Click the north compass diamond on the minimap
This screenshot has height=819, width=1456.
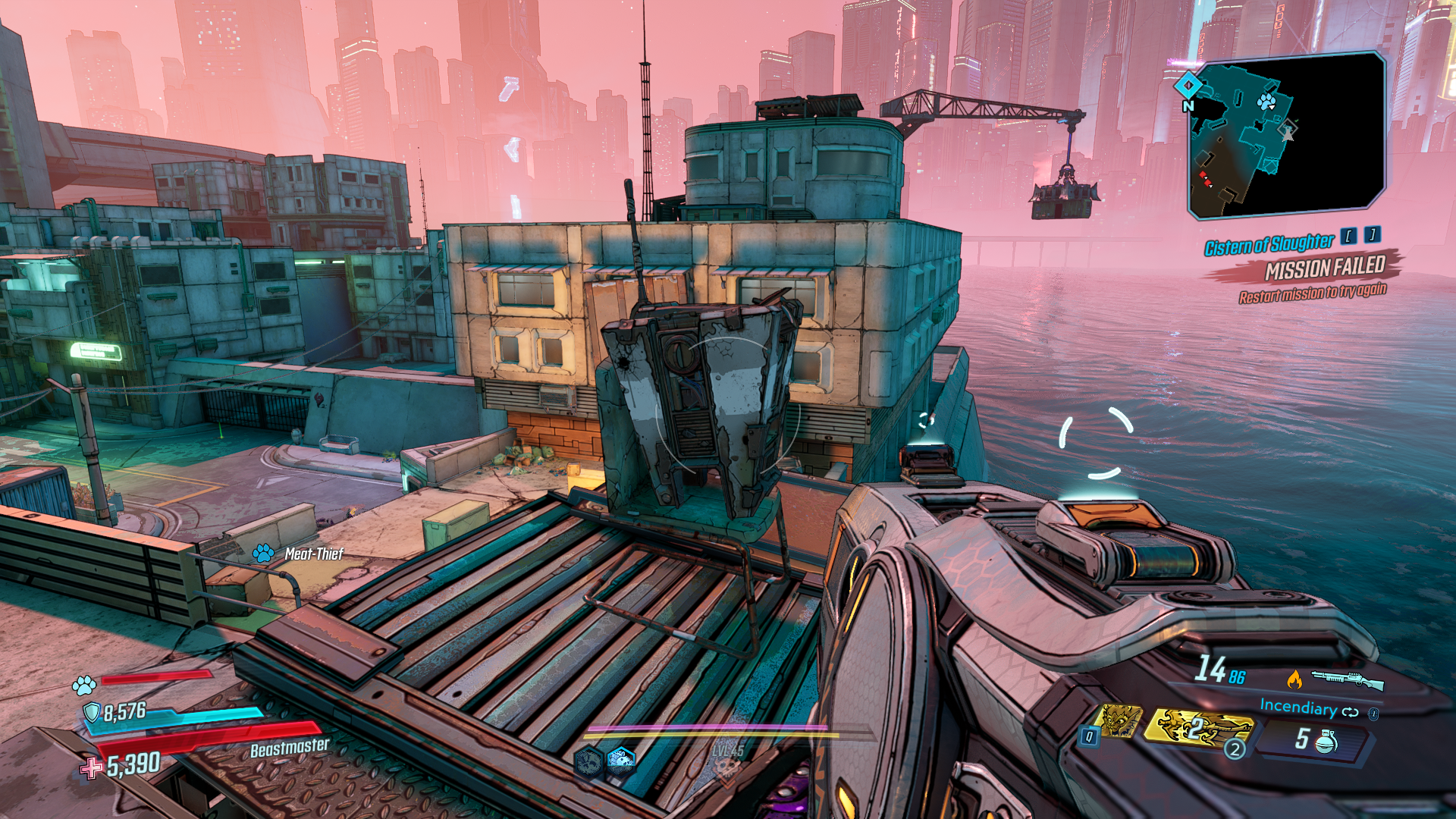(x=1188, y=86)
